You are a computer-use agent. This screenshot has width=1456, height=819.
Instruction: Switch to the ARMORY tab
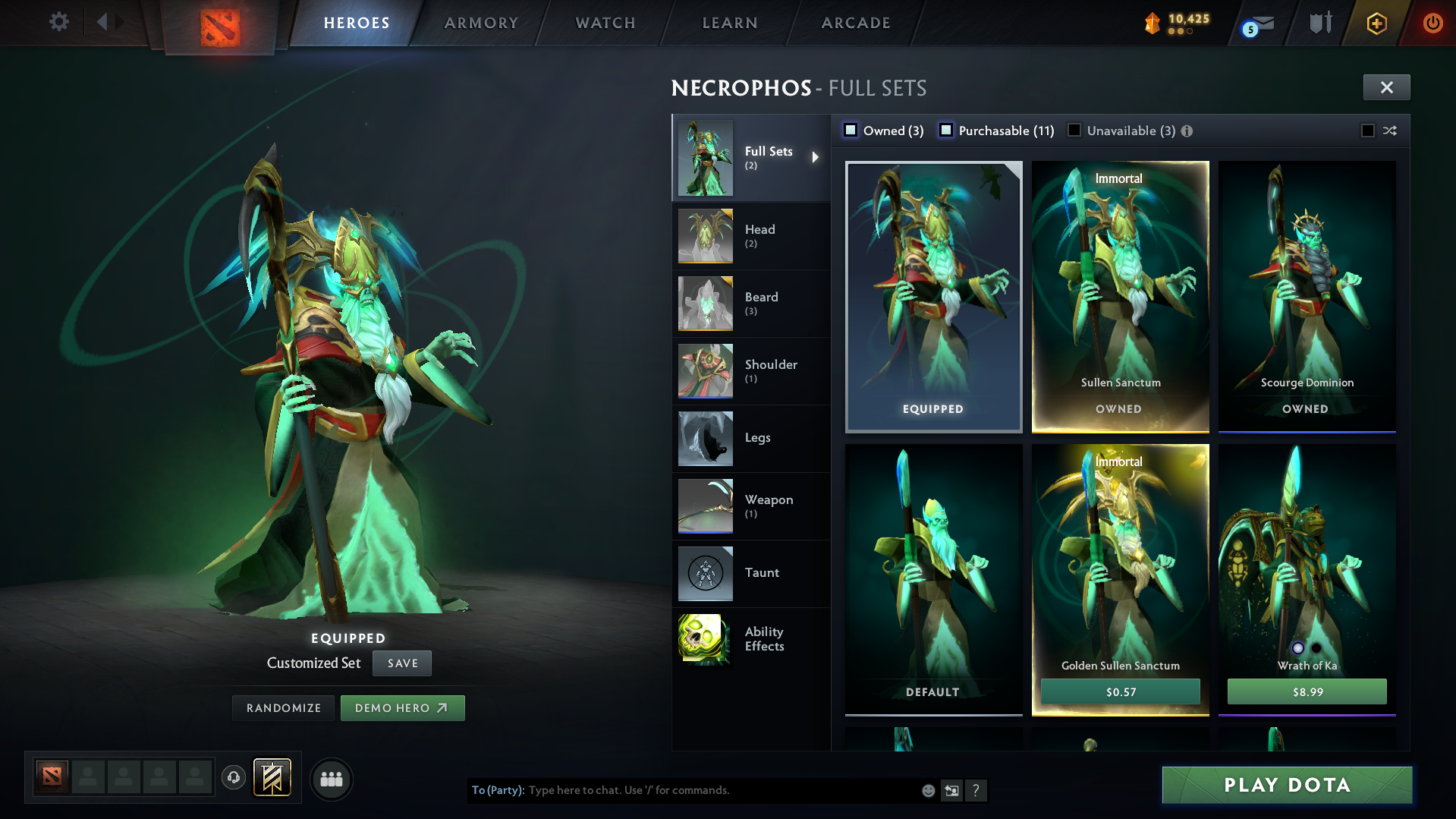click(x=481, y=23)
